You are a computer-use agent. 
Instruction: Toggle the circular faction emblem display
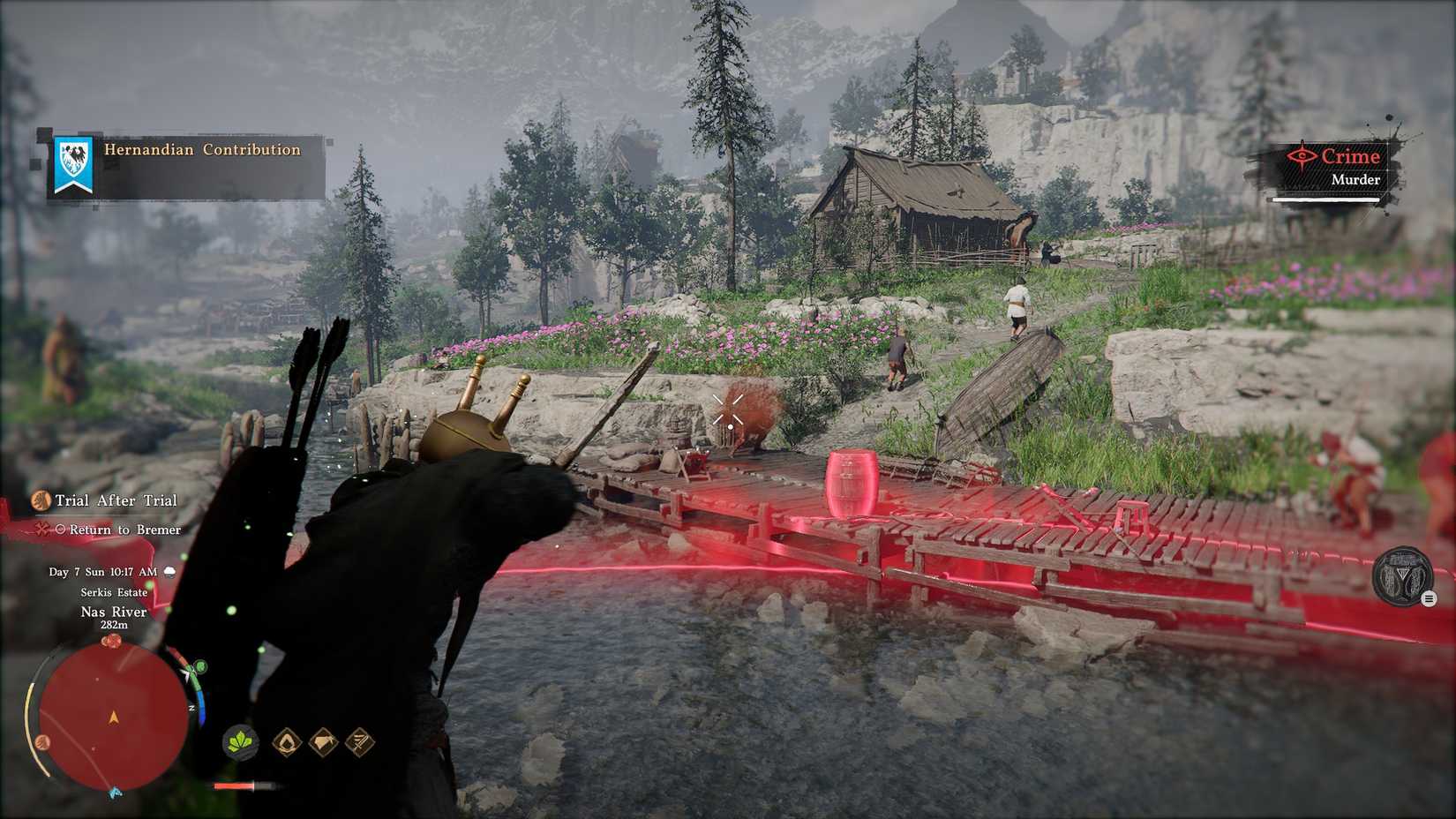[1404, 574]
